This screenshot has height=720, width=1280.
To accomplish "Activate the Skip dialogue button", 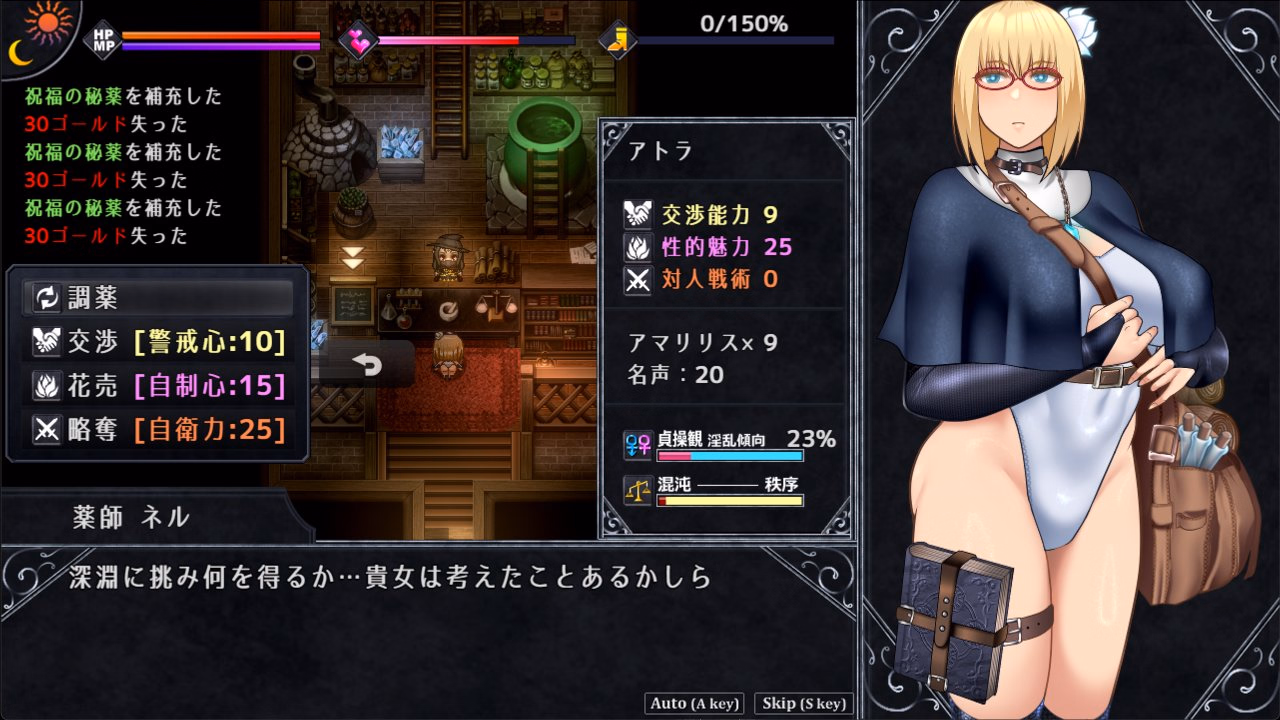I will click(804, 703).
